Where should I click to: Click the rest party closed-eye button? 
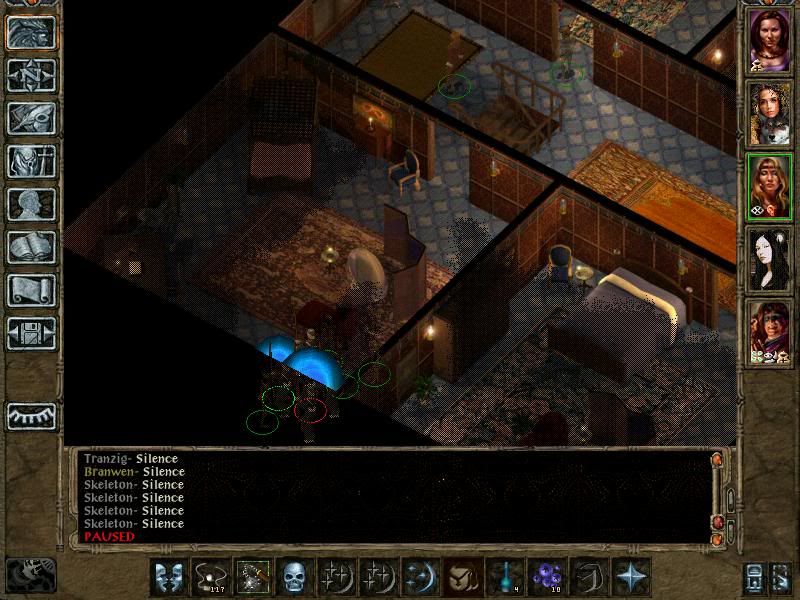click(31, 415)
